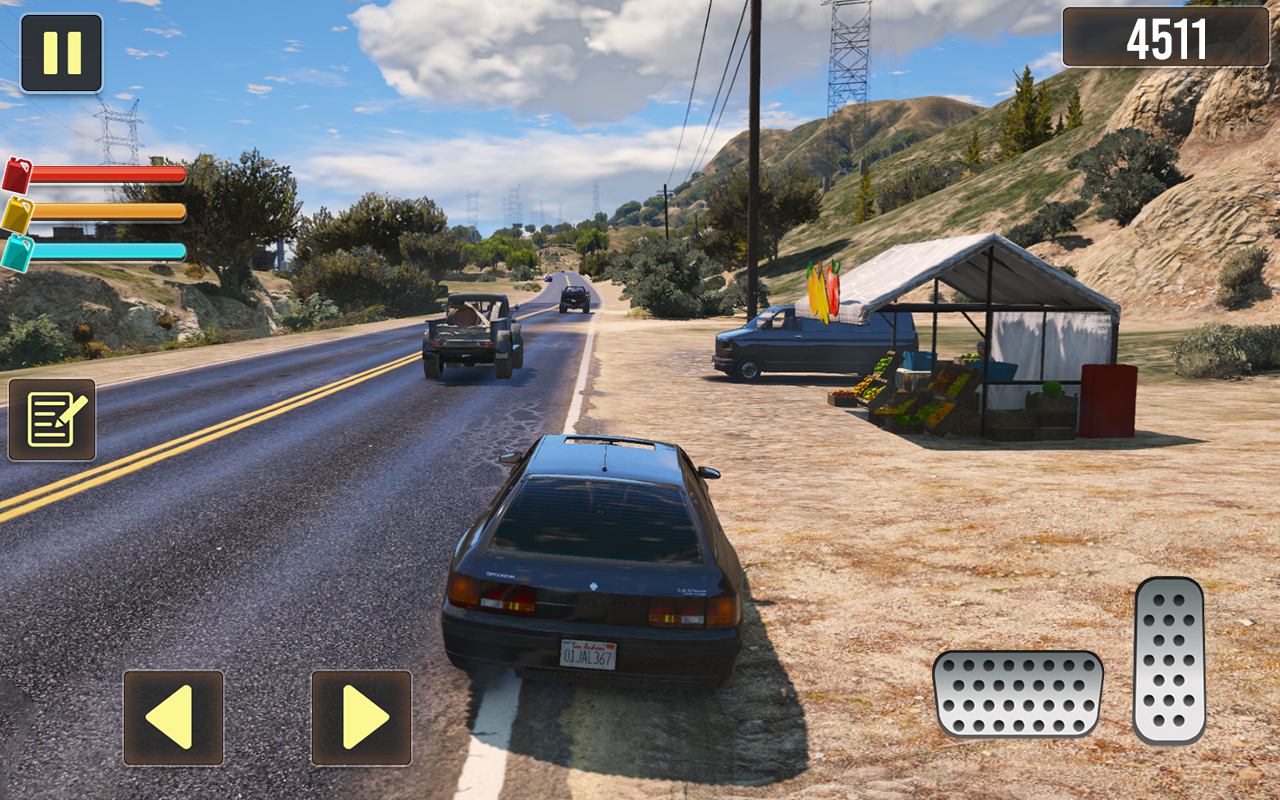Select the red jerry can icon
This screenshot has width=1280, height=800.
click(17, 173)
